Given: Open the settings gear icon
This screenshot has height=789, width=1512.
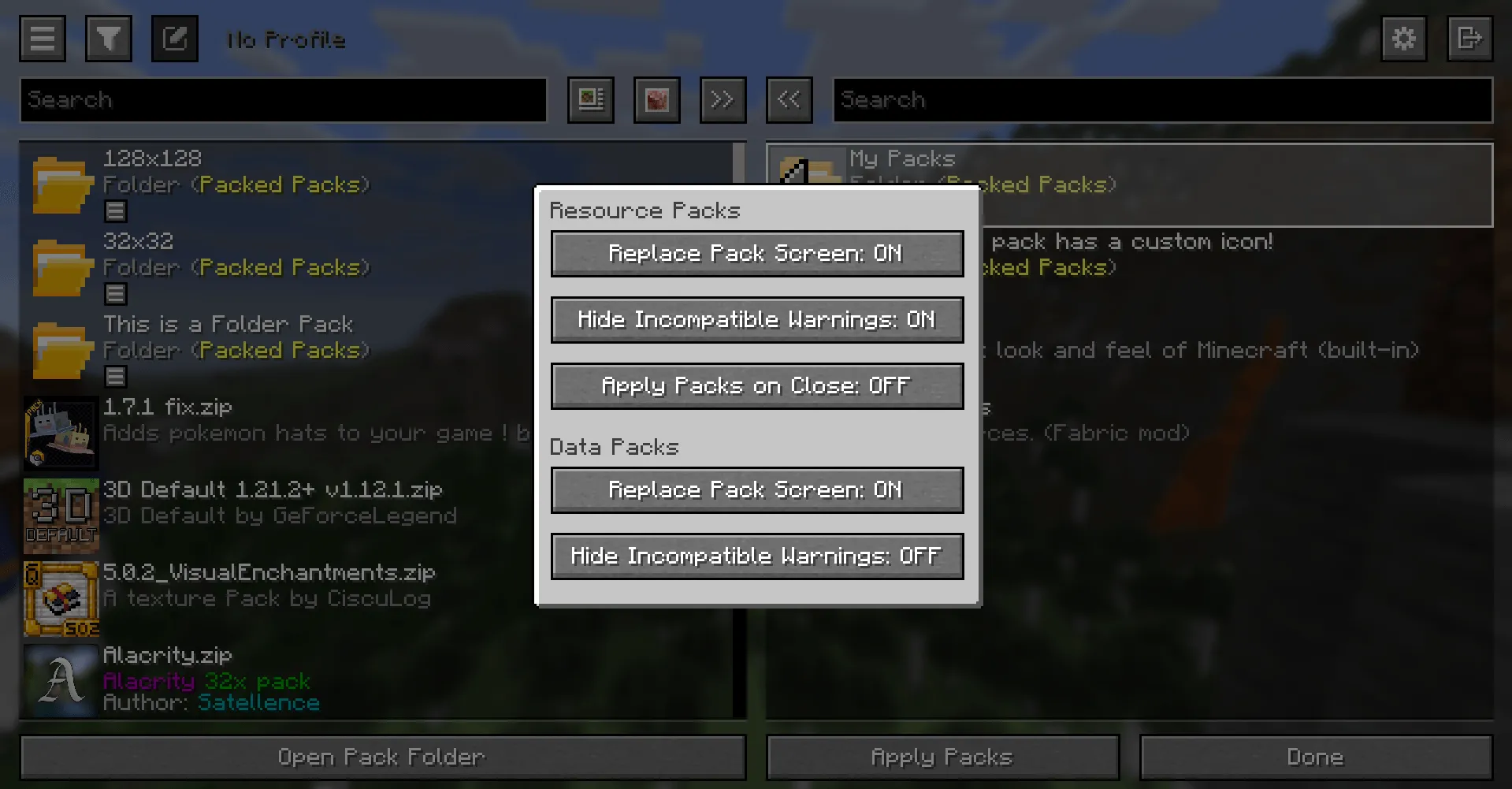Looking at the screenshot, I should (1402, 39).
